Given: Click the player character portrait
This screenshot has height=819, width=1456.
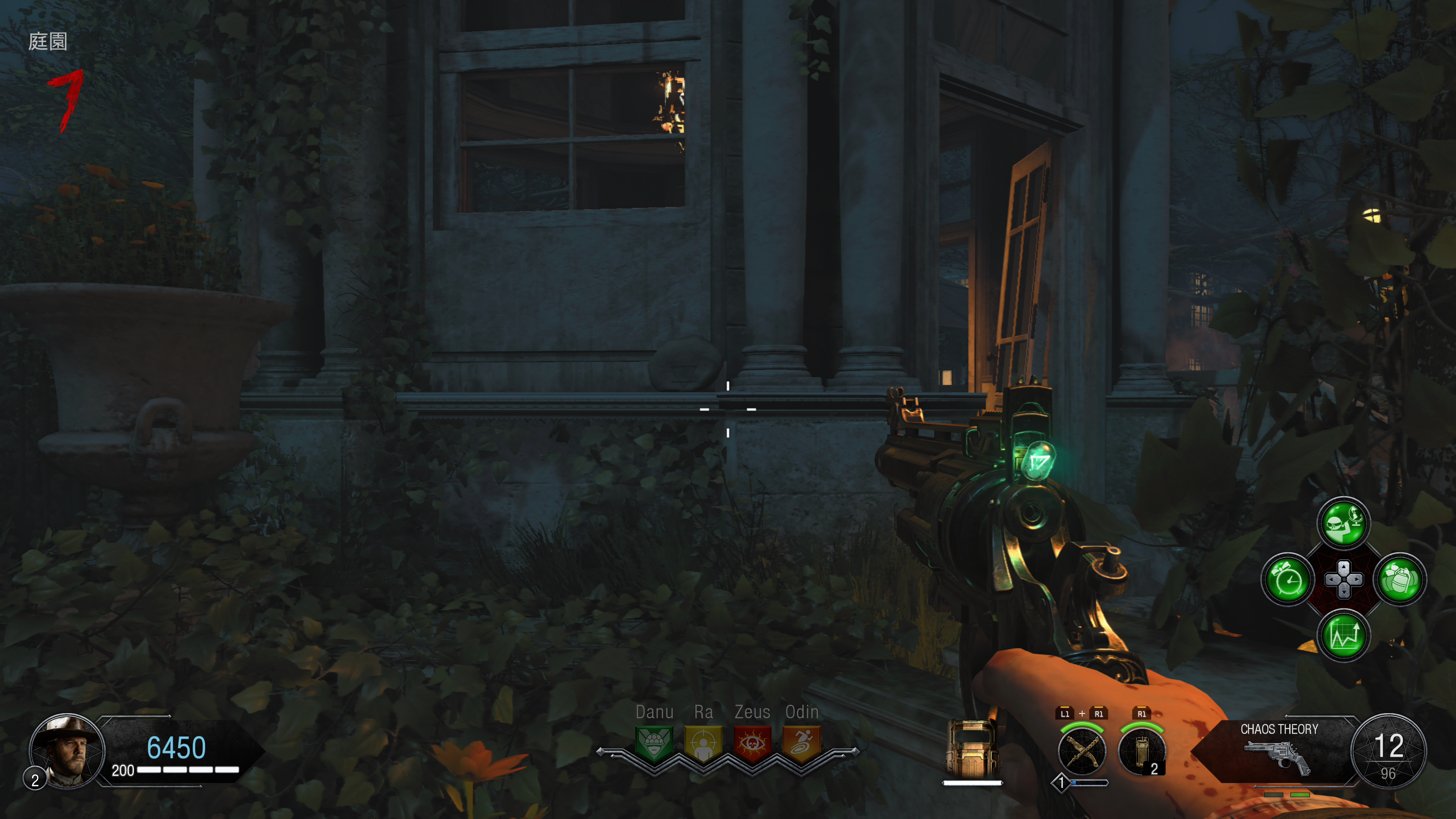Looking at the screenshot, I should coord(67,751).
